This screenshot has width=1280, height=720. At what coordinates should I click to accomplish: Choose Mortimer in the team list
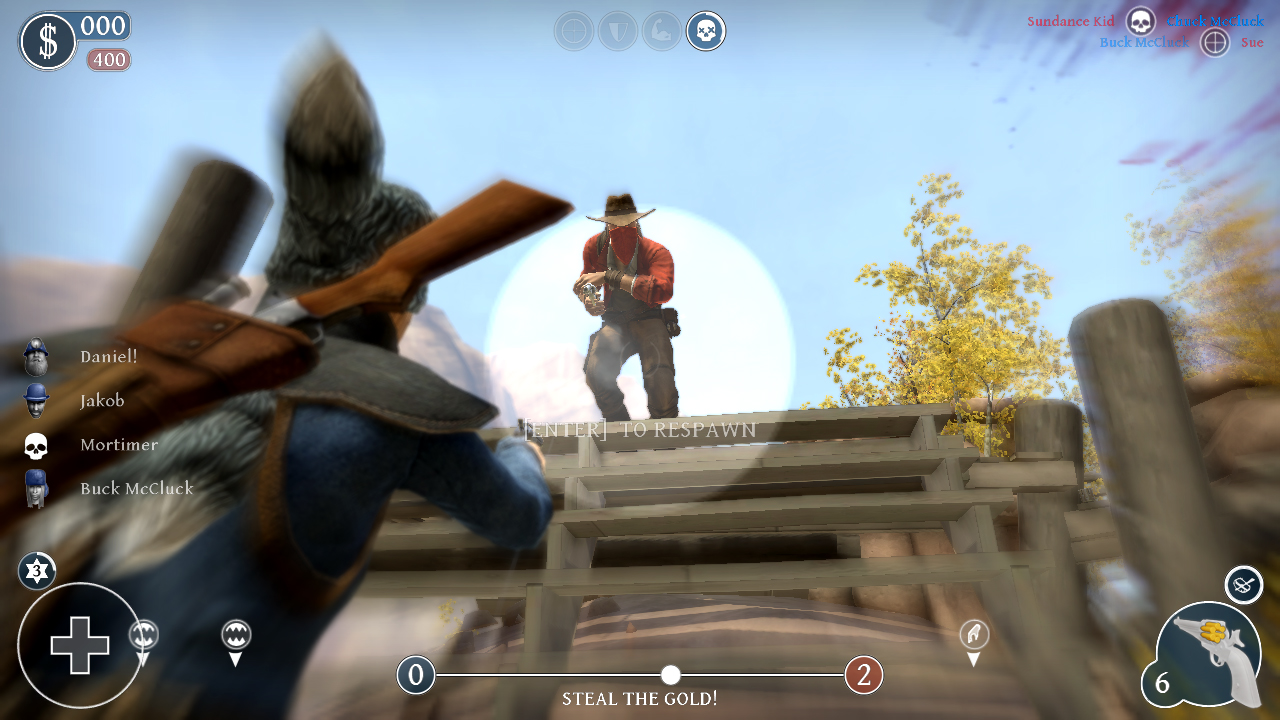click(118, 445)
